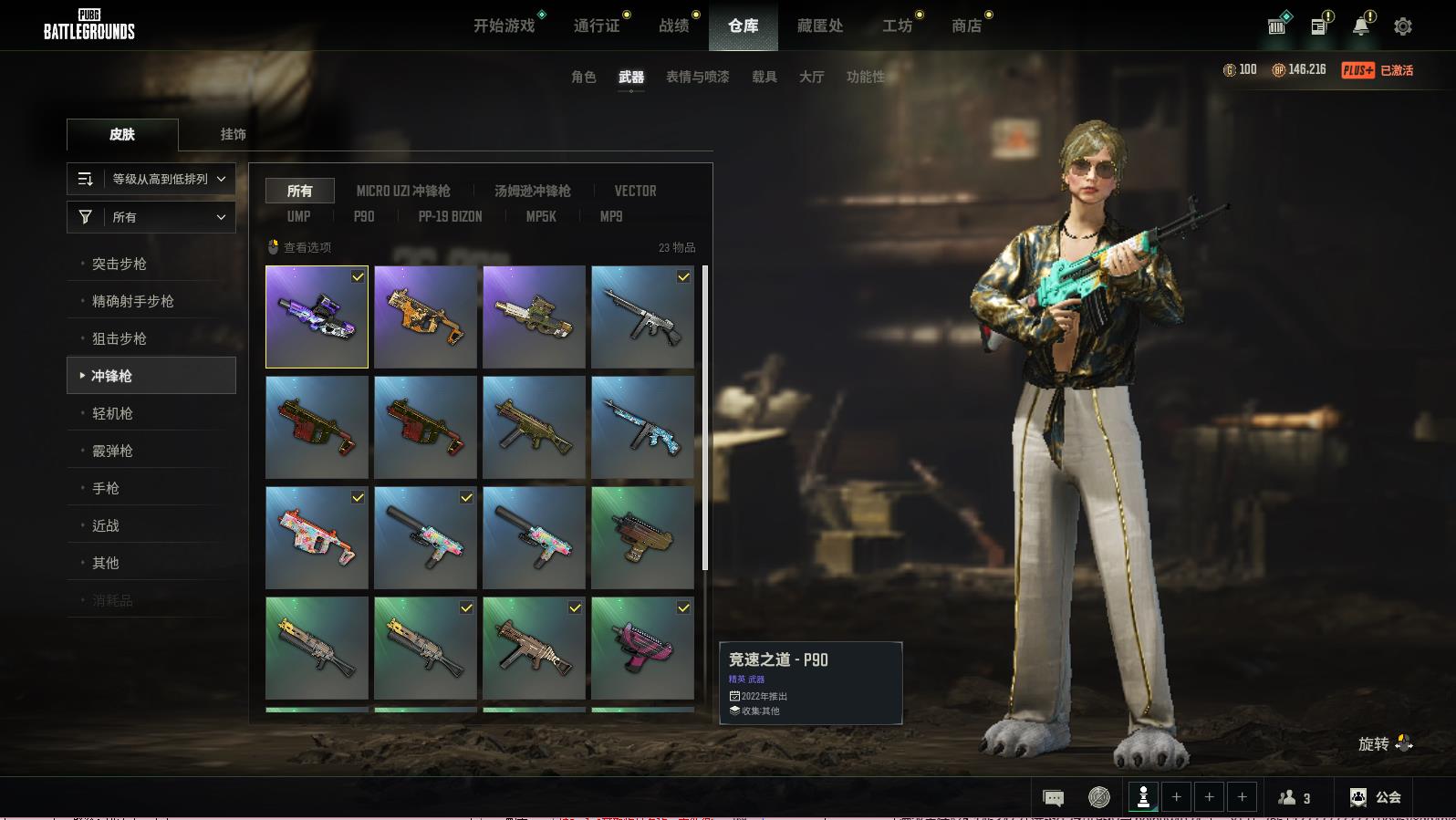Select the pink Micro UZI skin thumbnail

tap(642, 648)
